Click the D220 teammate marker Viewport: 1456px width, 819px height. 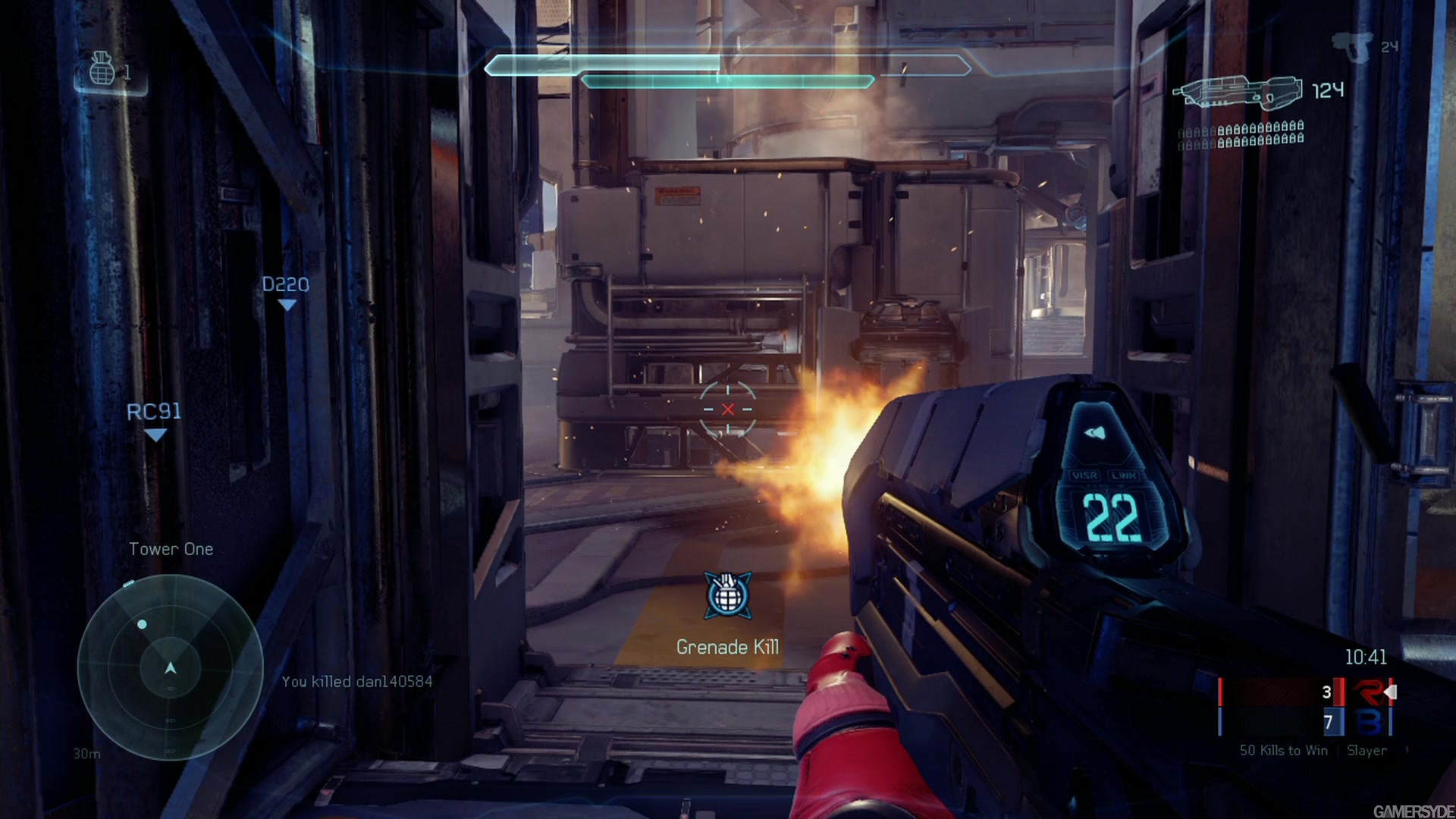(x=286, y=292)
